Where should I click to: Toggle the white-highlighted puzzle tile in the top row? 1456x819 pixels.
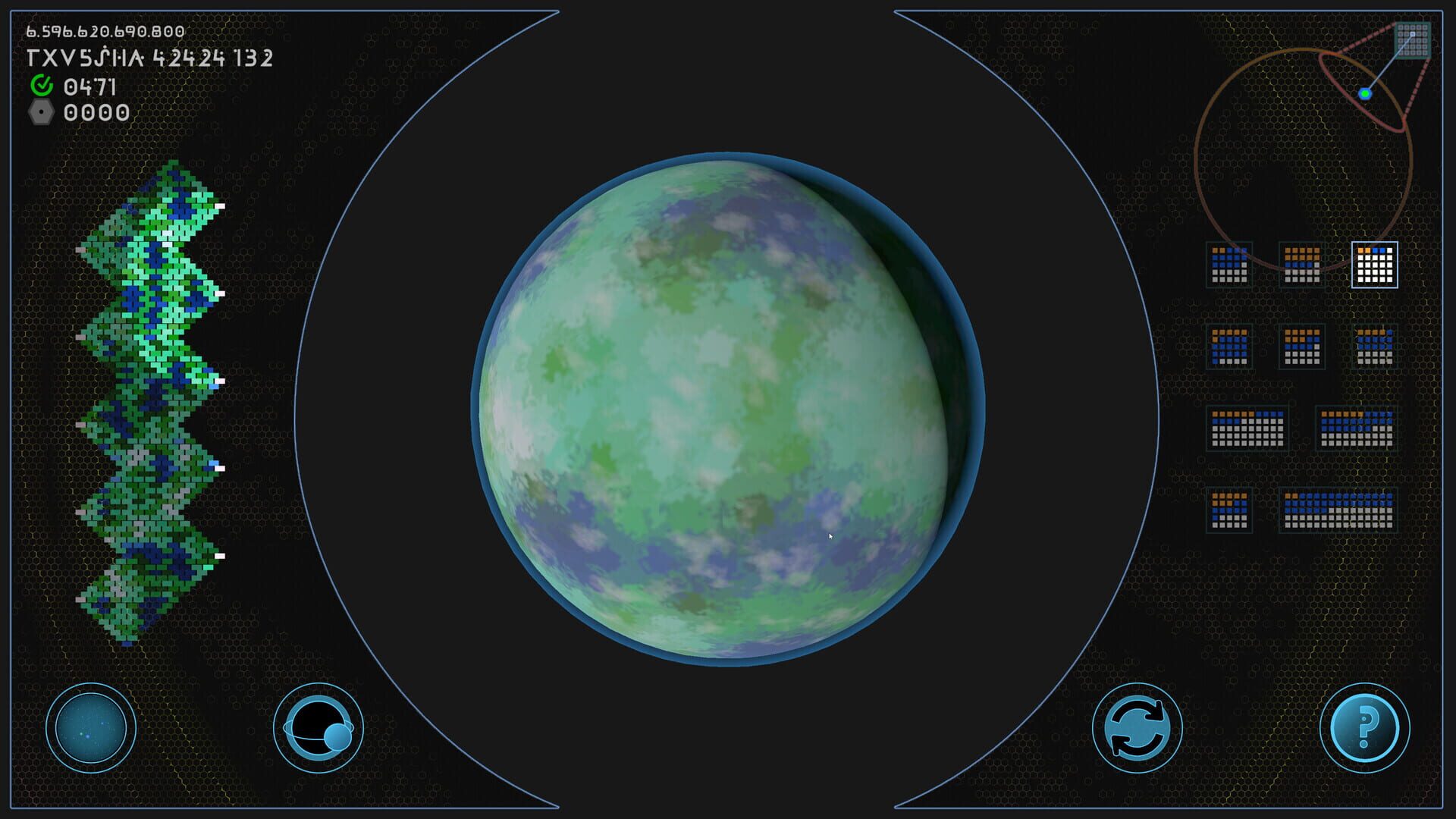[x=1372, y=267]
